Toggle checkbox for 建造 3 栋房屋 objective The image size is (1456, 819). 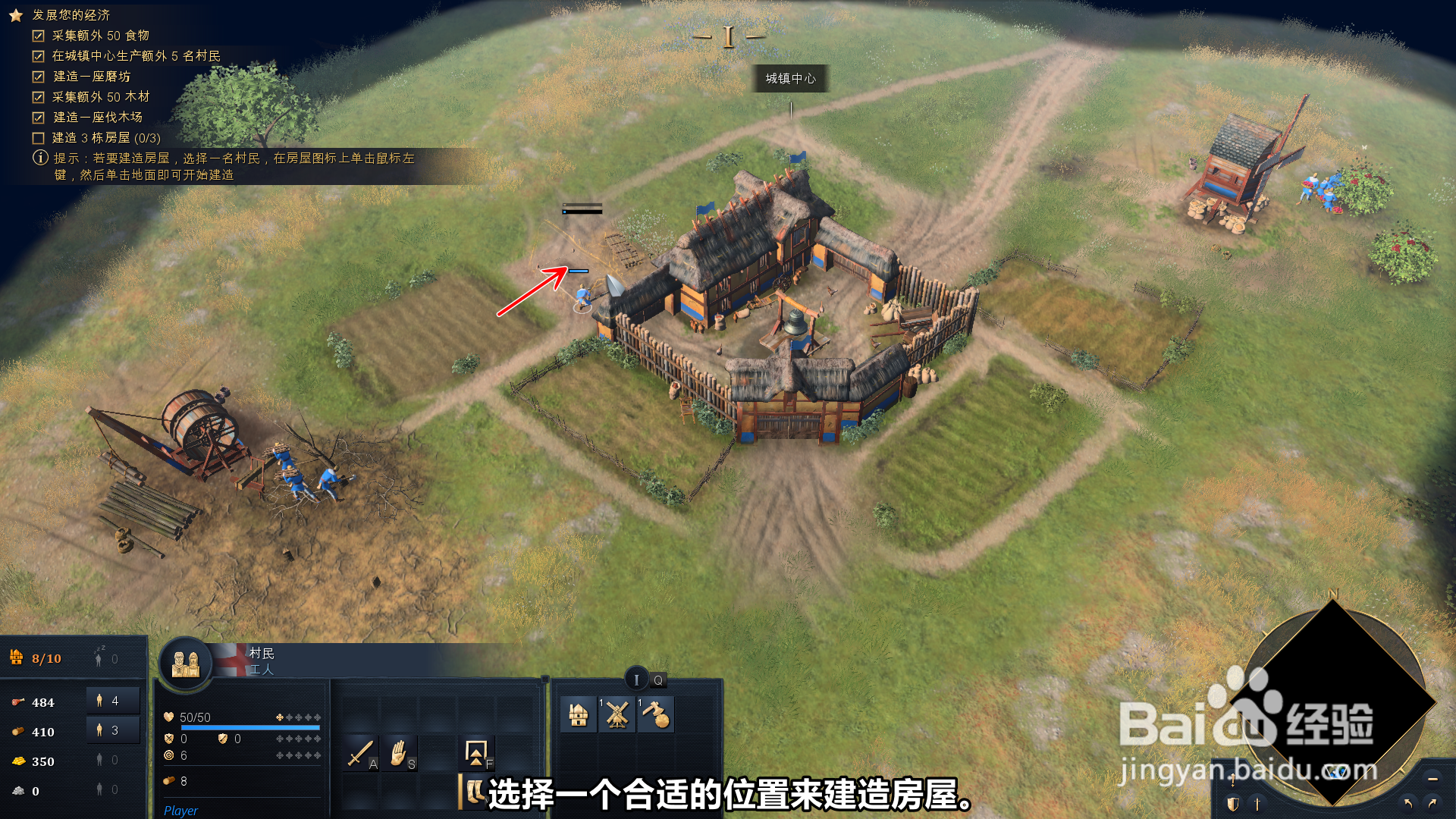click(x=38, y=137)
